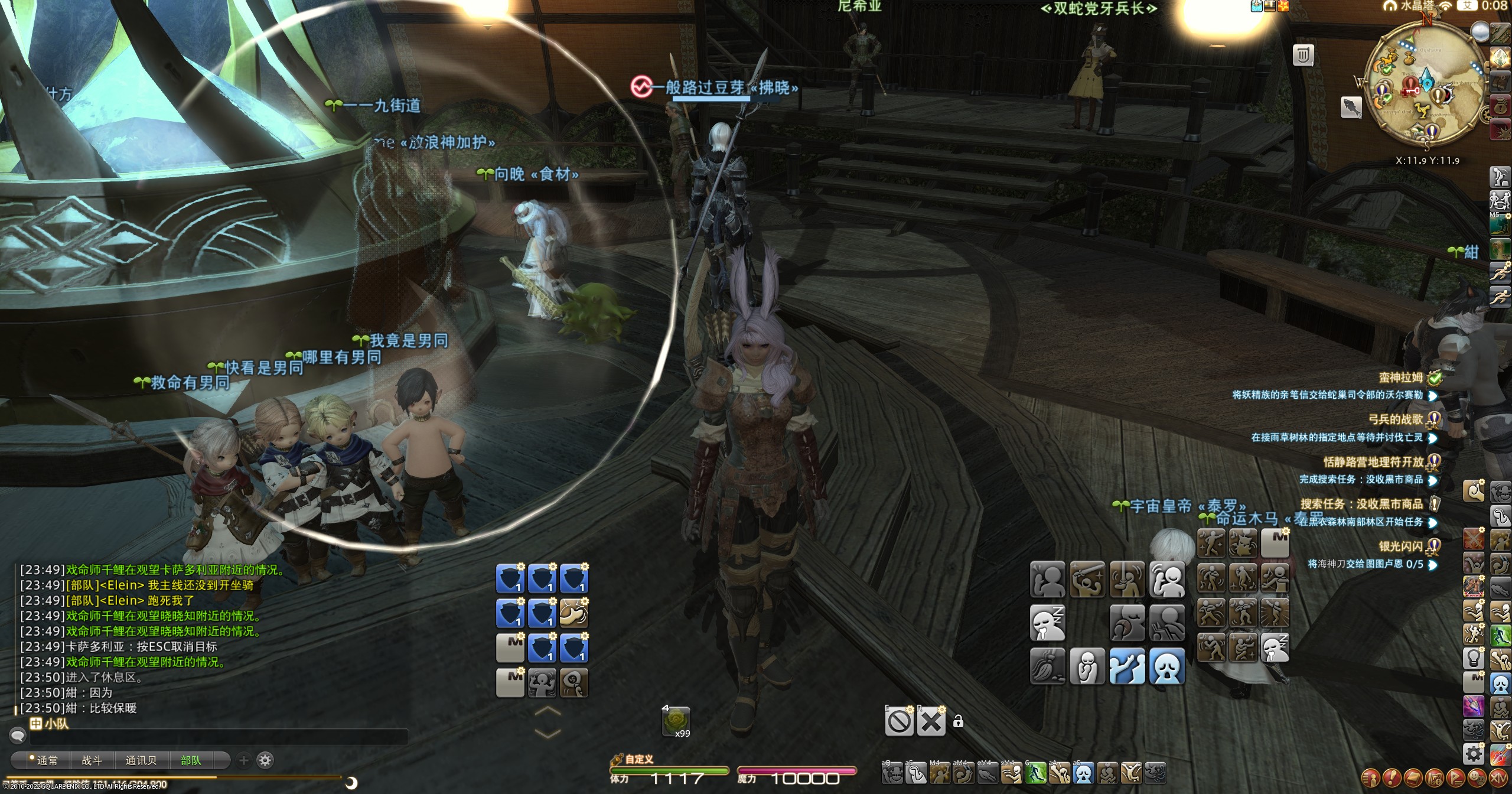Use the sleeping face emote with Zs
This screenshot has height=794, width=1512.
(x=1047, y=623)
